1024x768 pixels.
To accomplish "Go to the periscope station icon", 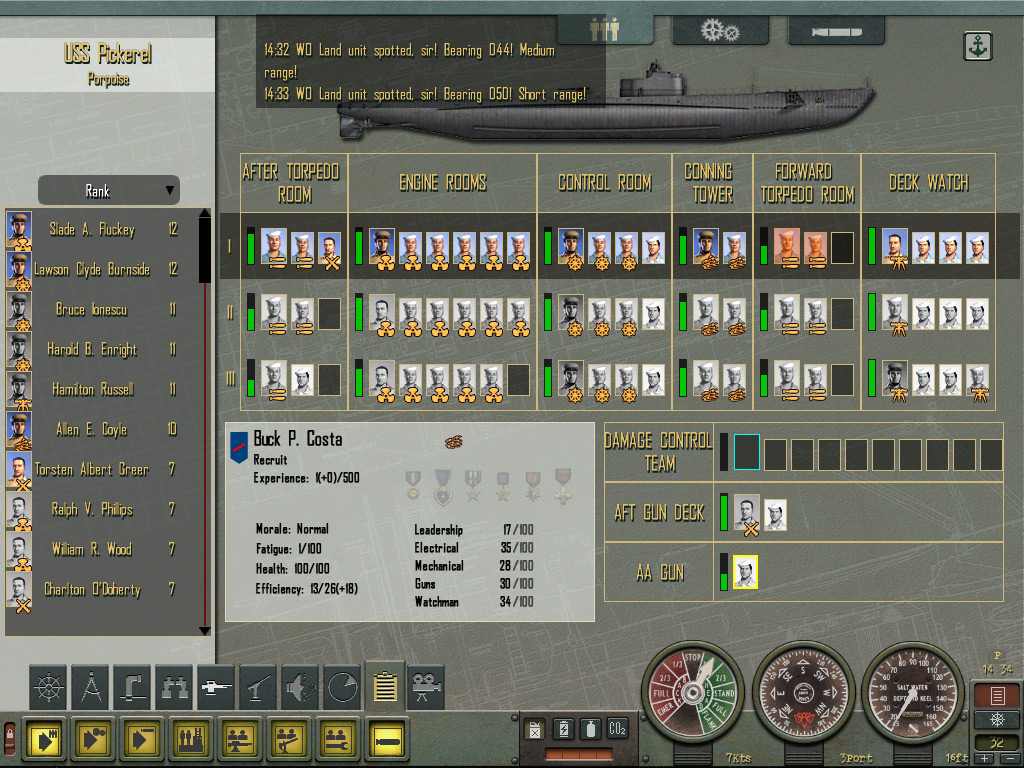I will click(132, 687).
